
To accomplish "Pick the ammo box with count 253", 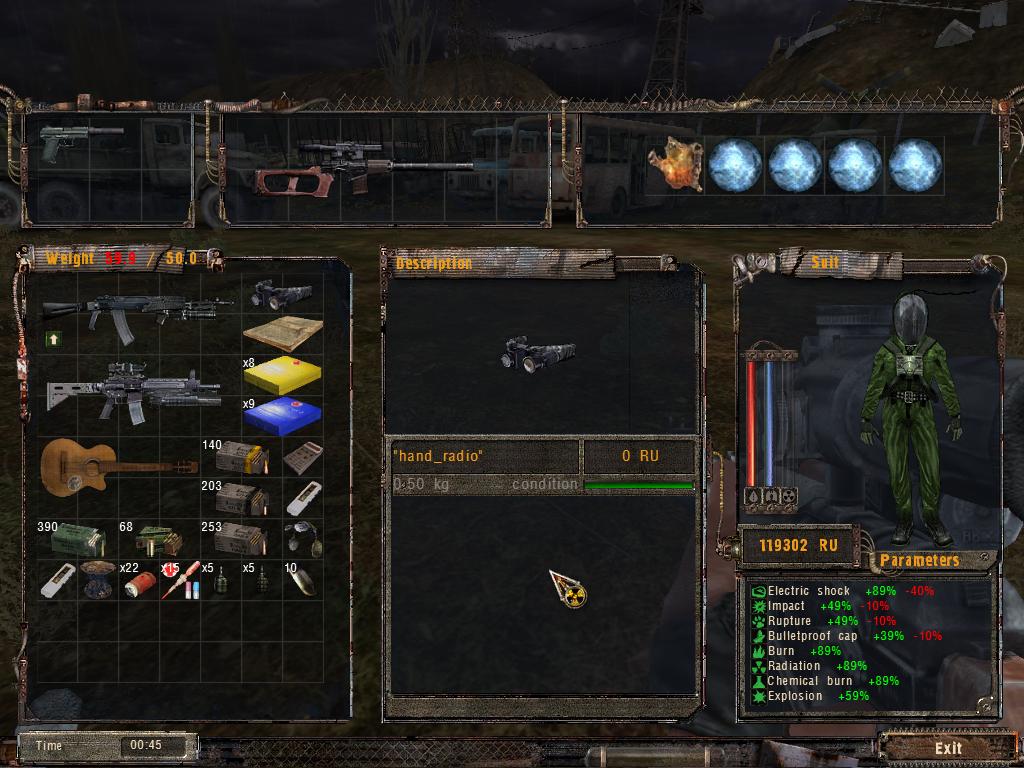I will (x=241, y=539).
